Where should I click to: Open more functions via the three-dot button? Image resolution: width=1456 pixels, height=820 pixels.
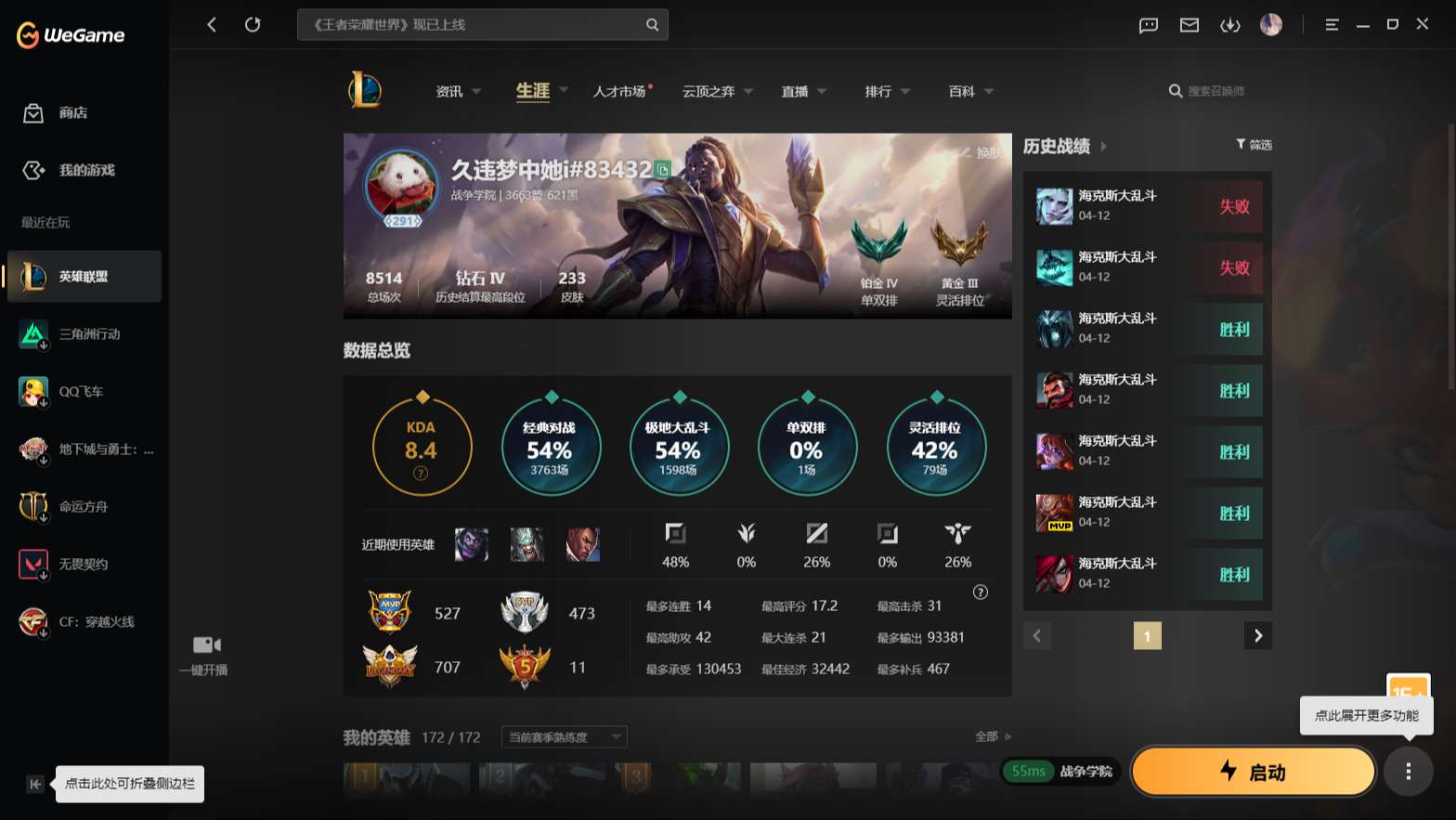[1407, 772]
